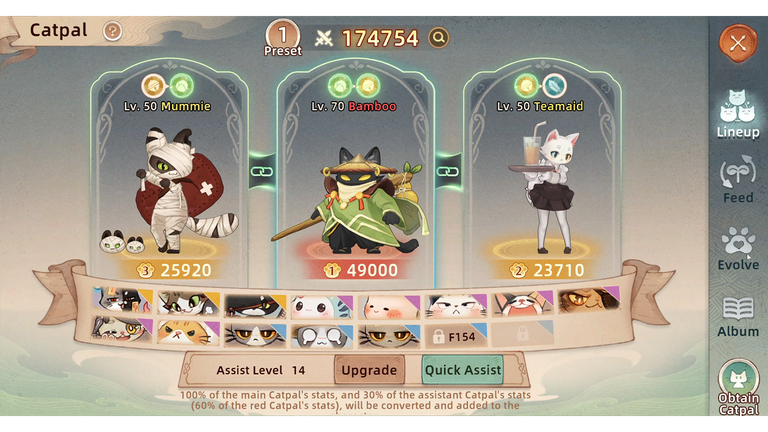Upgrade the assist level
The width and height of the screenshot is (768, 432).
pos(369,370)
